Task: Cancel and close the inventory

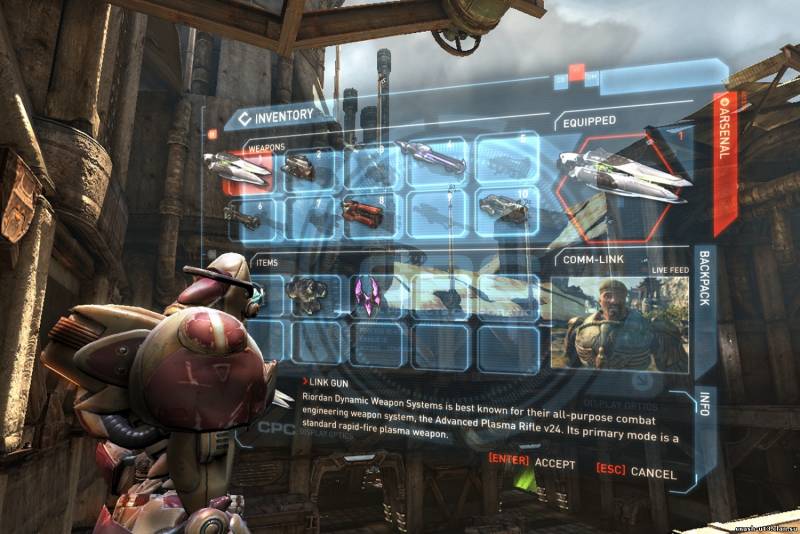Action: coord(636,470)
